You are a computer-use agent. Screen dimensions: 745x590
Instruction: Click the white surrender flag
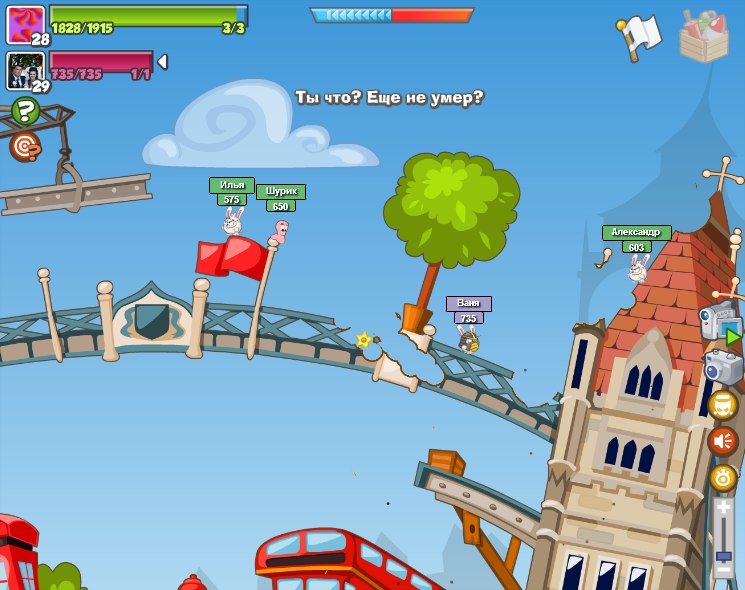point(640,36)
